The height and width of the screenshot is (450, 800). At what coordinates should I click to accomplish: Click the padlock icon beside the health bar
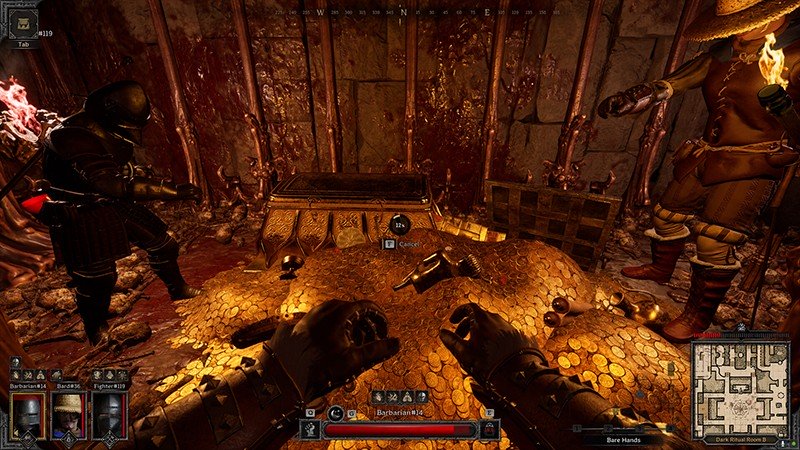click(489, 430)
